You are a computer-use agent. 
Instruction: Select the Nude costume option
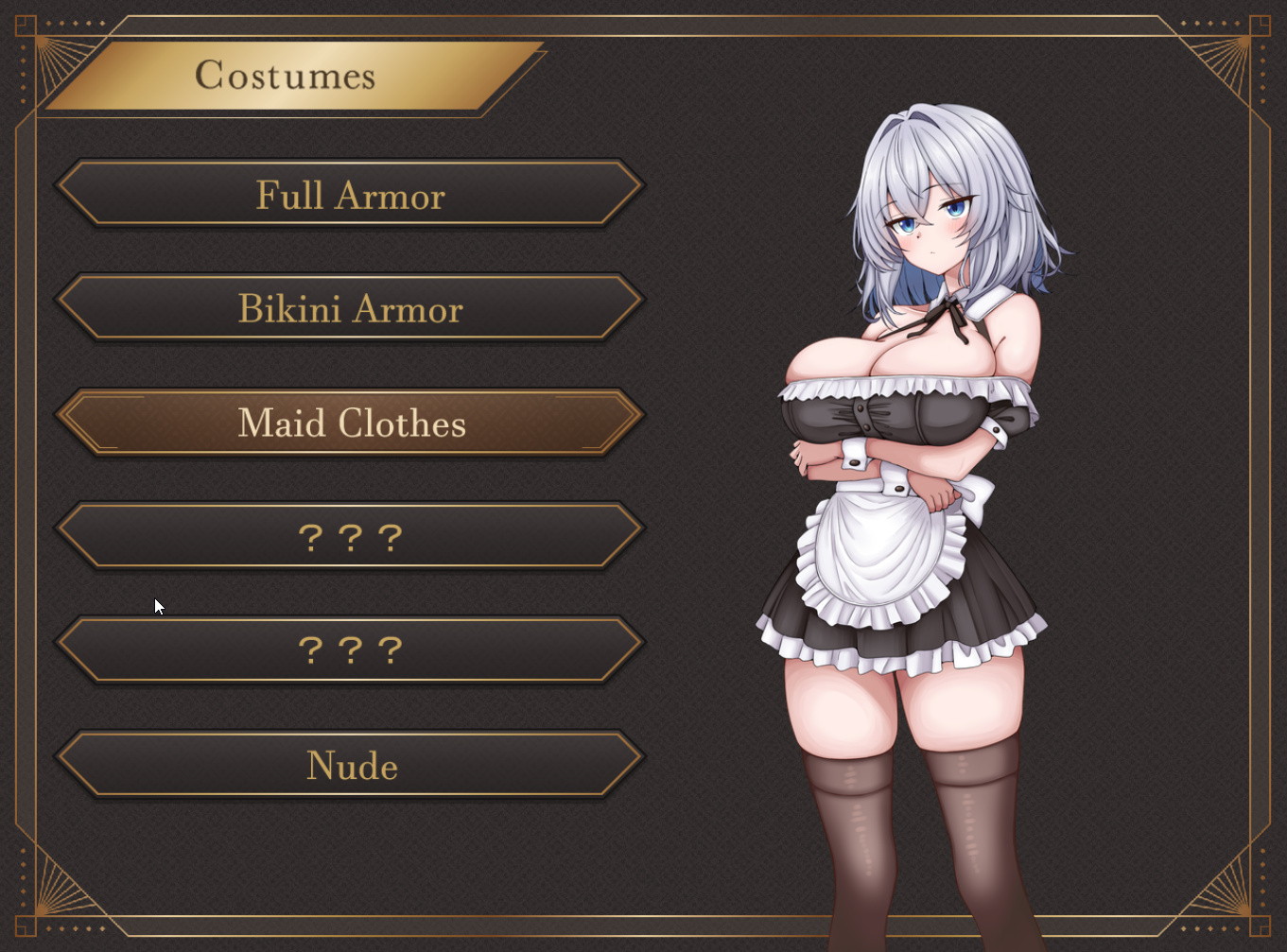pyautogui.click(x=350, y=765)
